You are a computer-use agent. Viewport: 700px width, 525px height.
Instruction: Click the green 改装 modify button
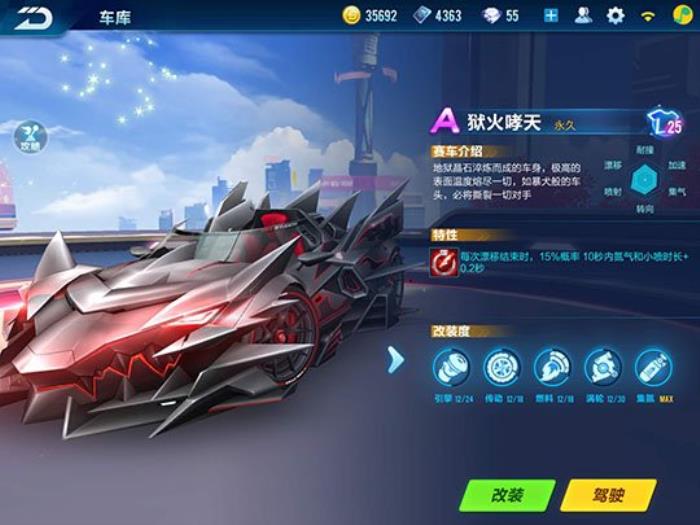pyautogui.click(x=507, y=494)
